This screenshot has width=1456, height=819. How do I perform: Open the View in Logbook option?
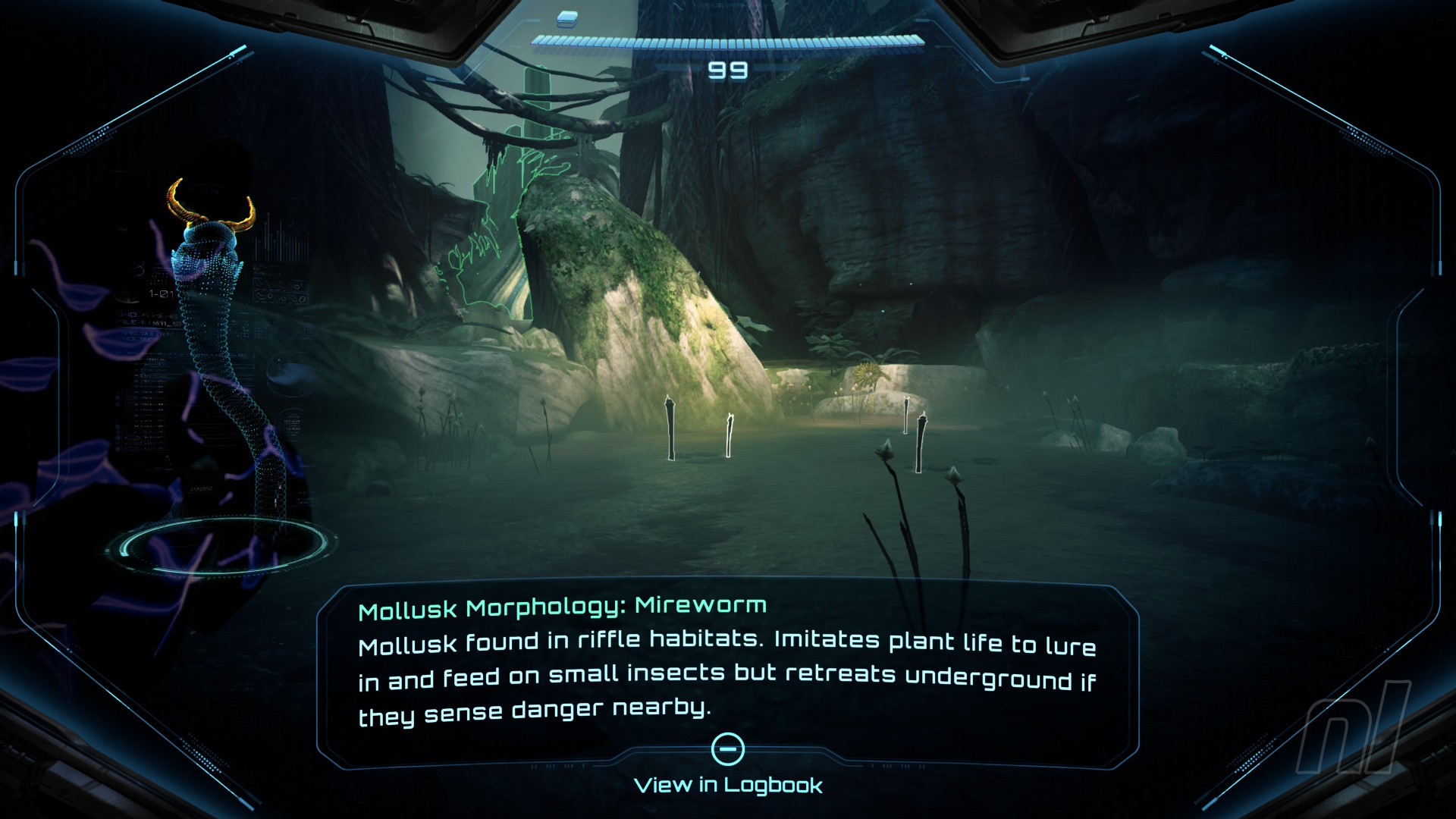(x=728, y=784)
